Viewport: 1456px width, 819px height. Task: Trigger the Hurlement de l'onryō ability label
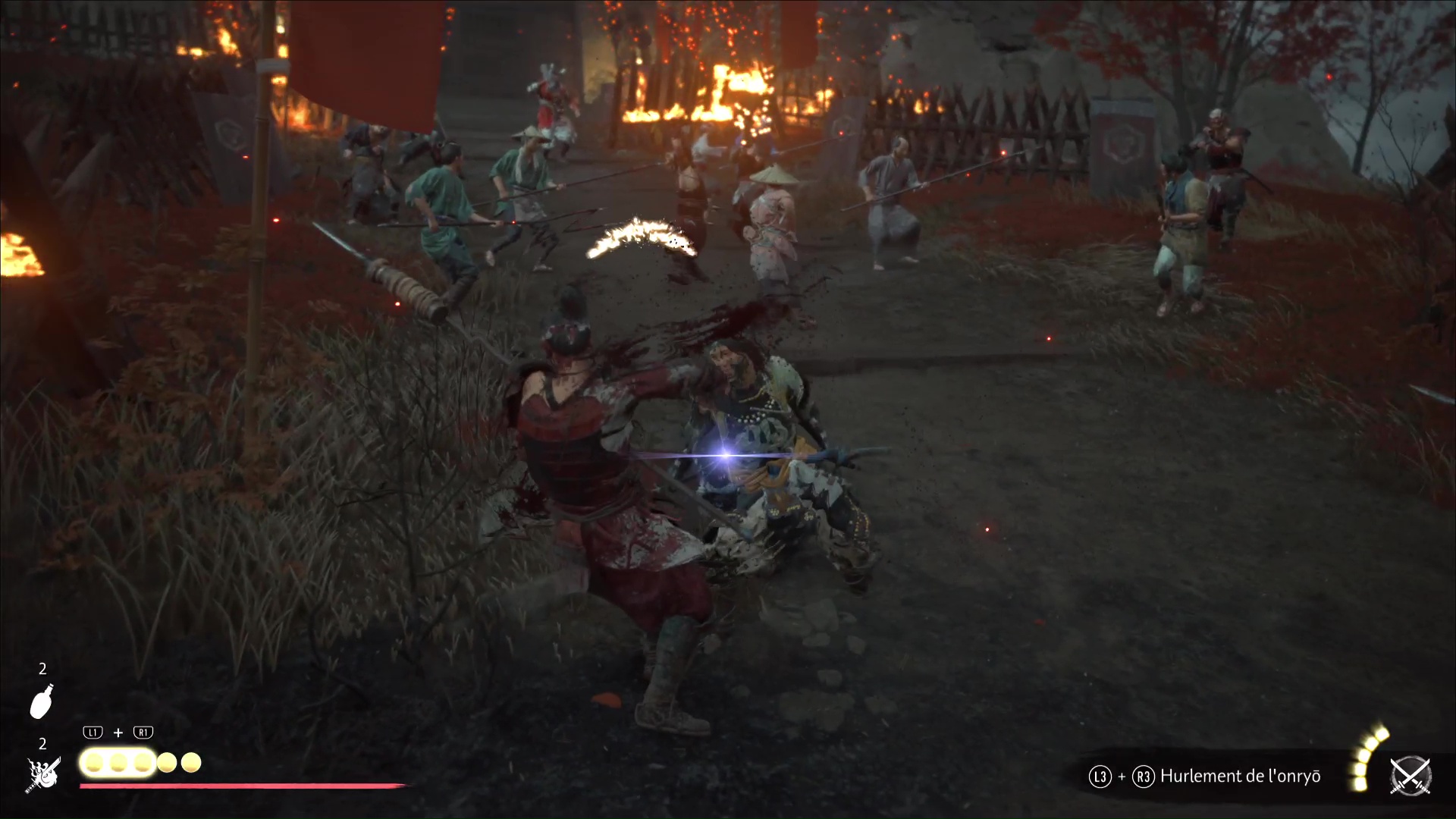[x=1240, y=777]
